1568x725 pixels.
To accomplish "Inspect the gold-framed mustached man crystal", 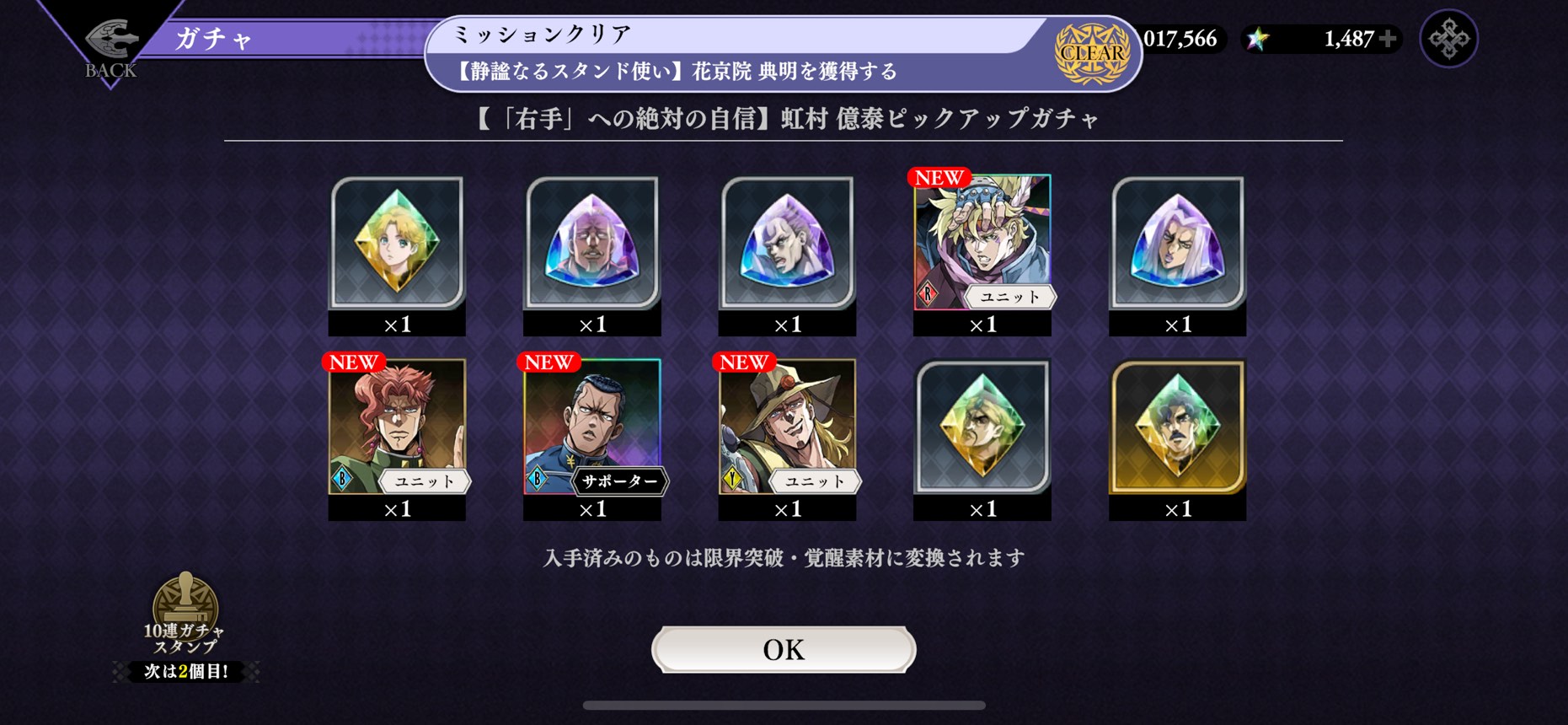I will pos(1177,427).
